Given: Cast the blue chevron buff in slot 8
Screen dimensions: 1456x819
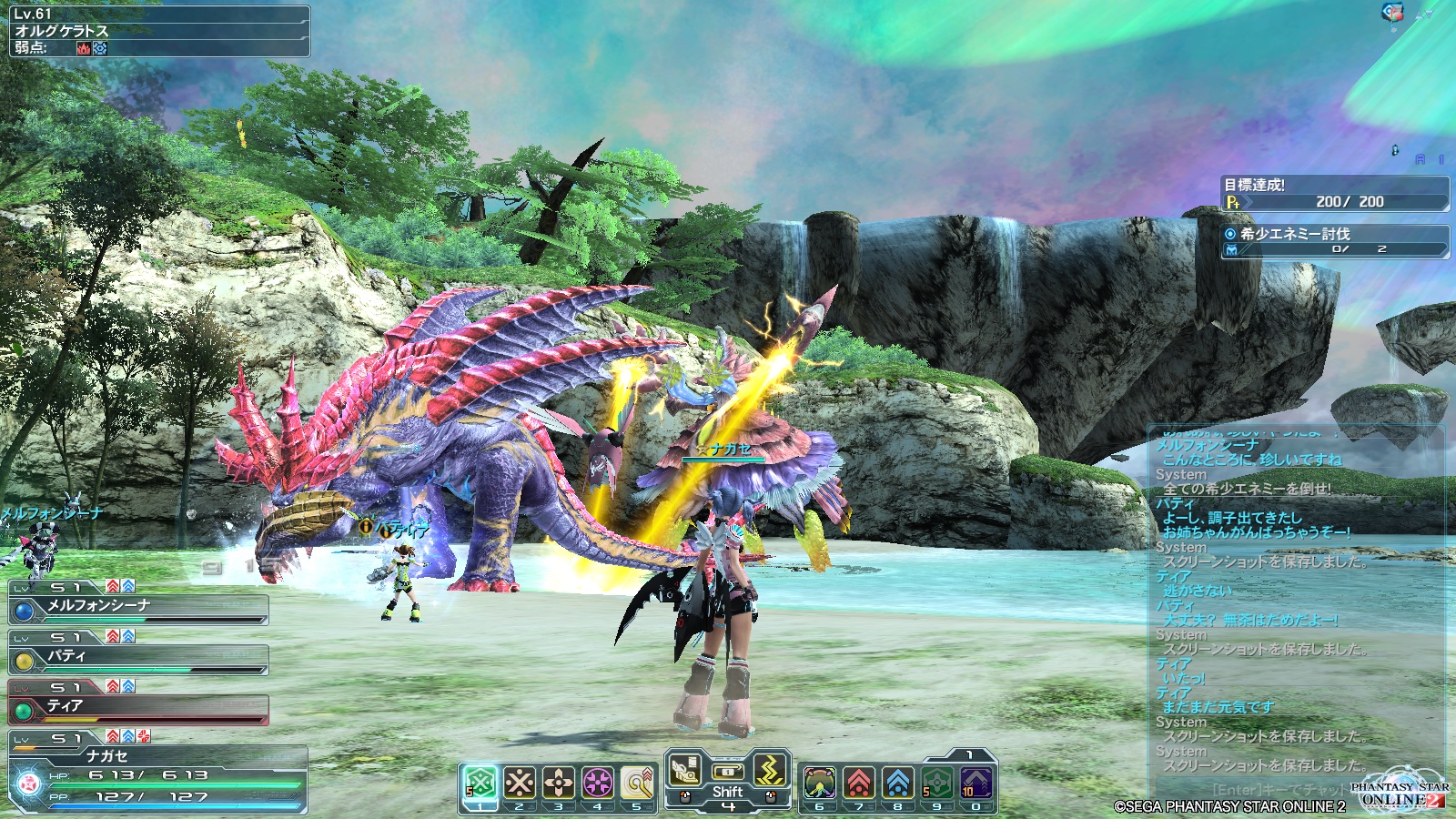Looking at the screenshot, I should (897, 783).
